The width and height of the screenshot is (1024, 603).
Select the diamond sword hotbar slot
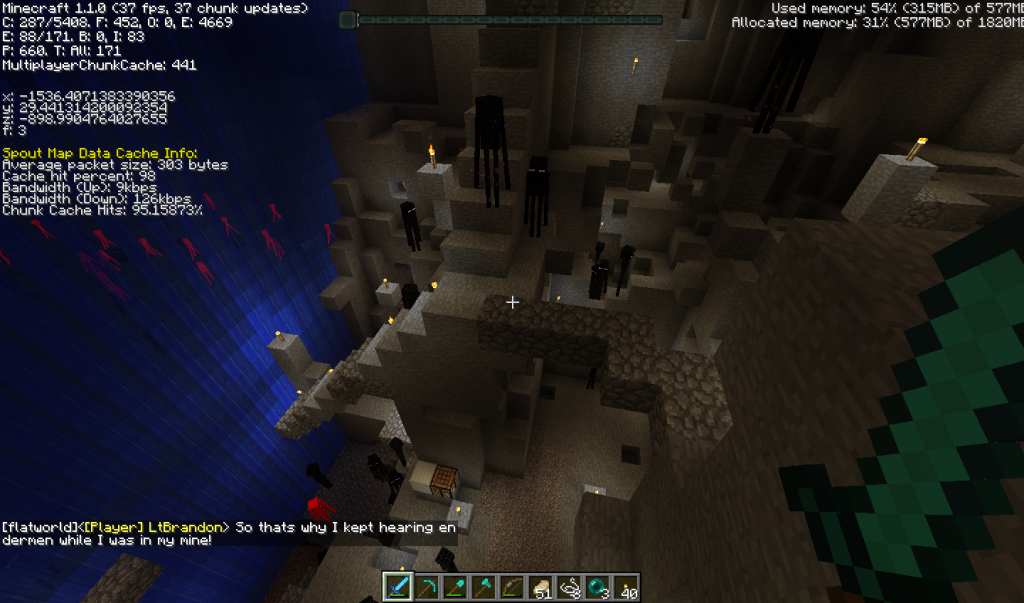tap(398, 587)
